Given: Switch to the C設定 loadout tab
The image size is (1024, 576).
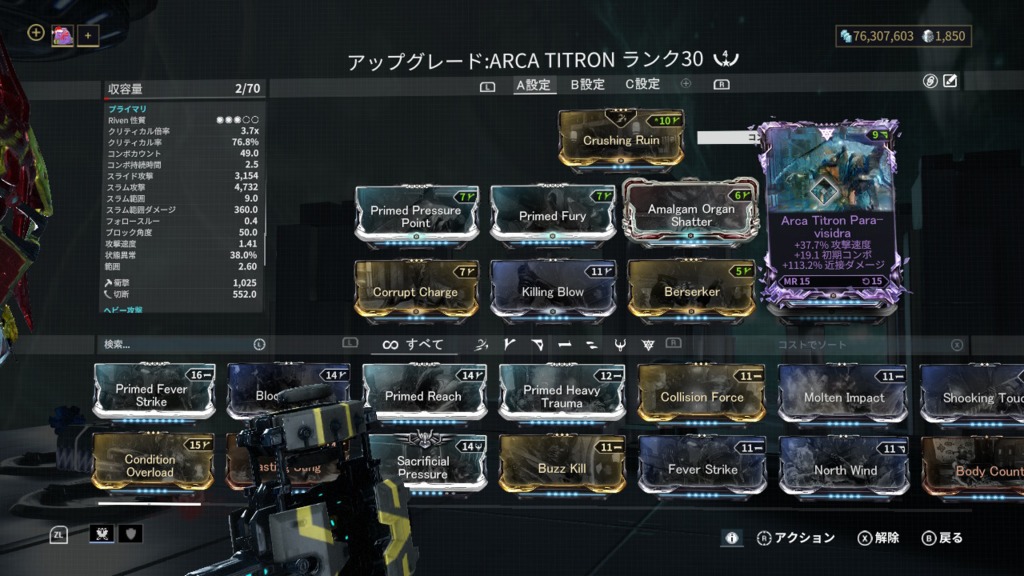Looking at the screenshot, I should pos(643,85).
